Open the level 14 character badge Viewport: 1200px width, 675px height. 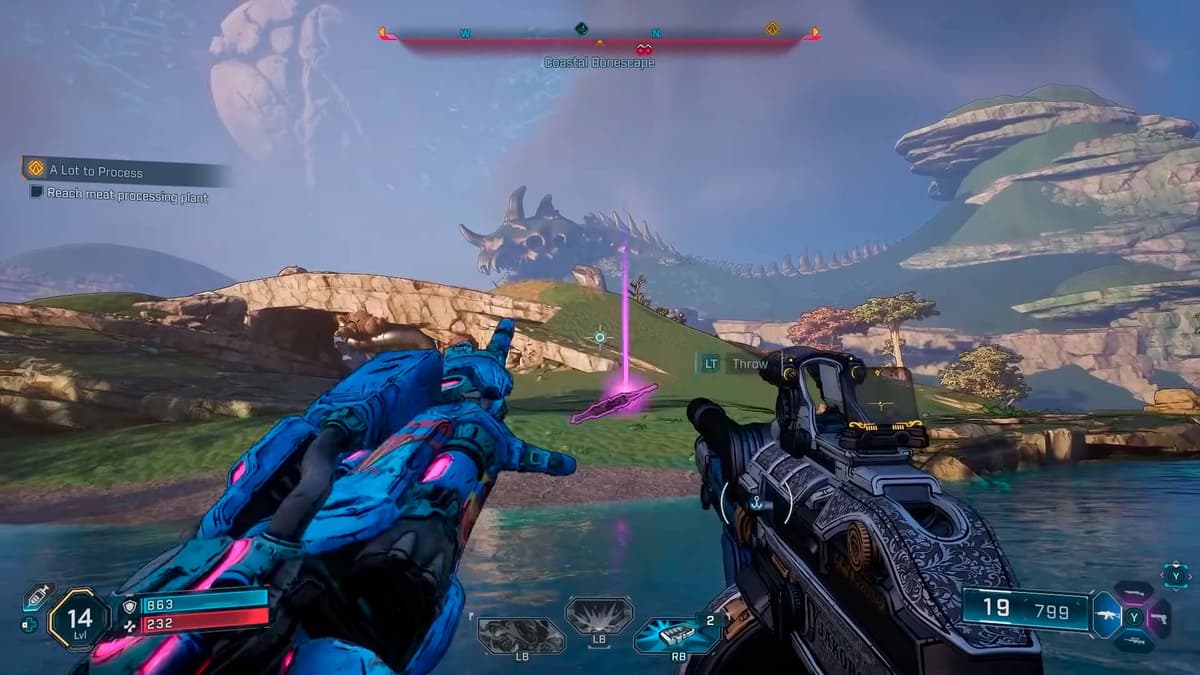click(x=80, y=619)
